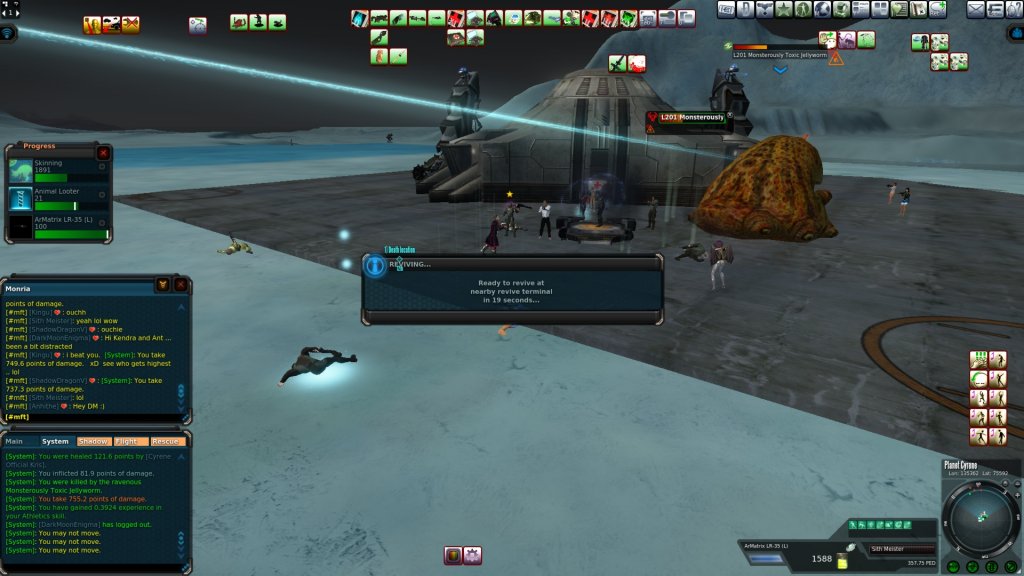This screenshot has height=576, width=1024.
Task: Close the Monria chat window
Action: click(x=181, y=285)
